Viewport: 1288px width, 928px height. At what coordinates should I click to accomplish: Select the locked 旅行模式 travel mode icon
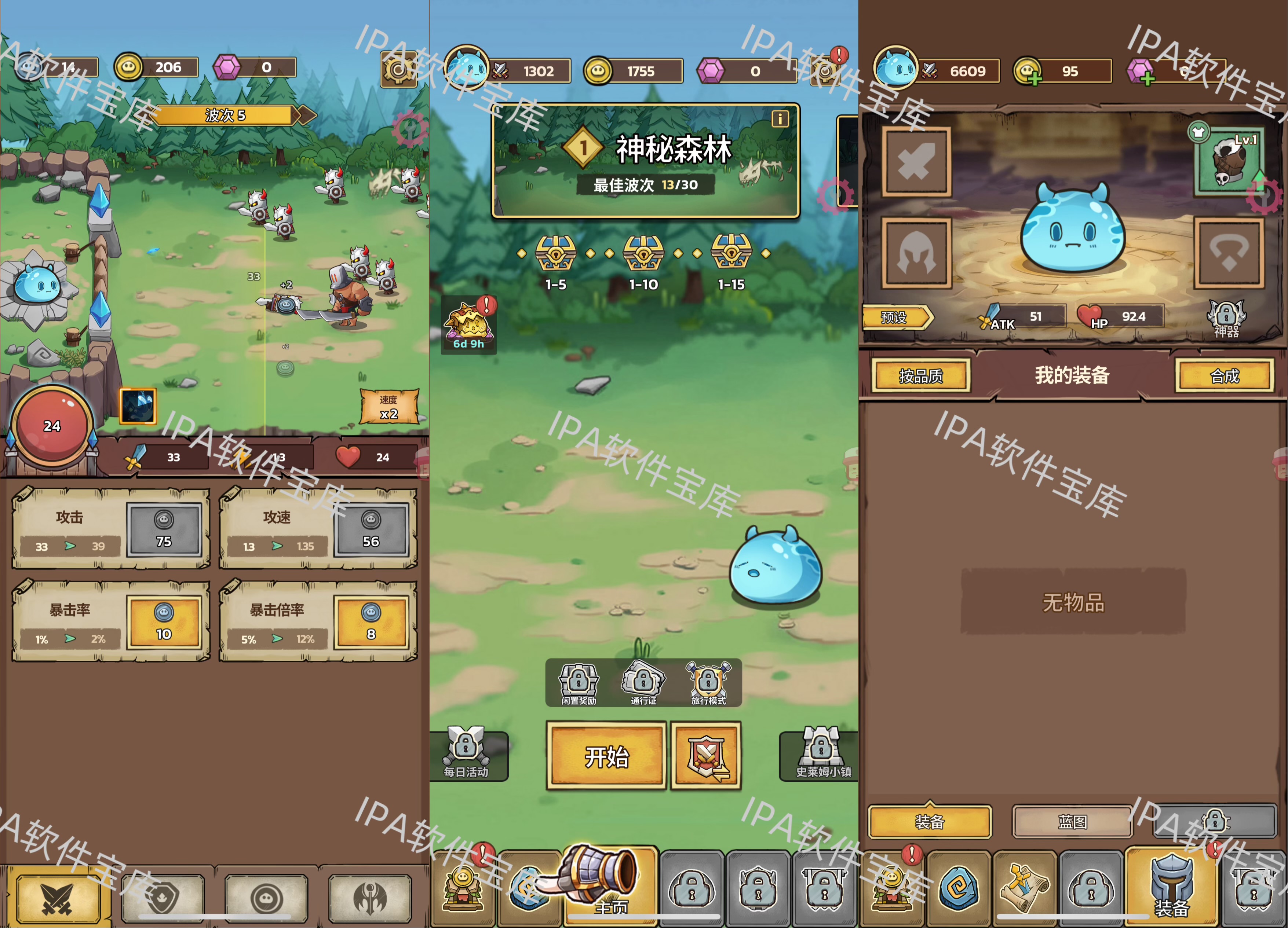coord(708,680)
